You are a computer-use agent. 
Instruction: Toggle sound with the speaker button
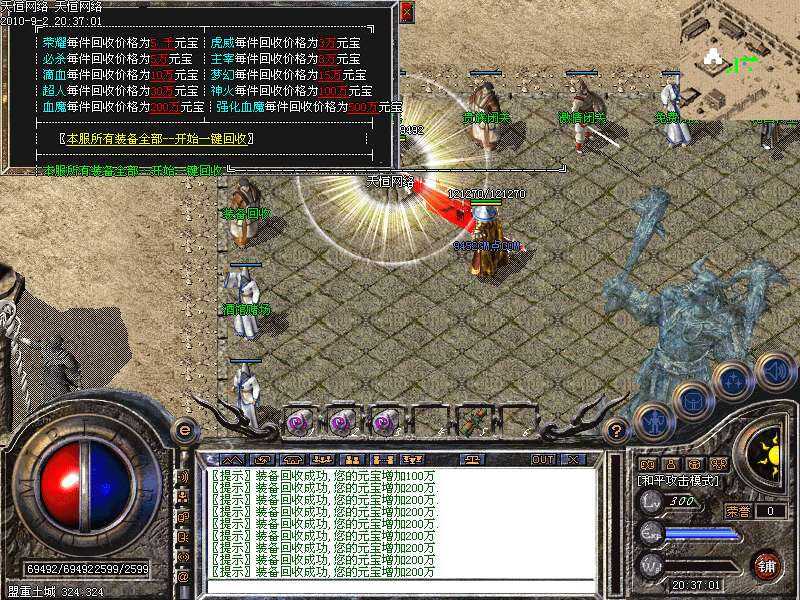click(x=774, y=369)
